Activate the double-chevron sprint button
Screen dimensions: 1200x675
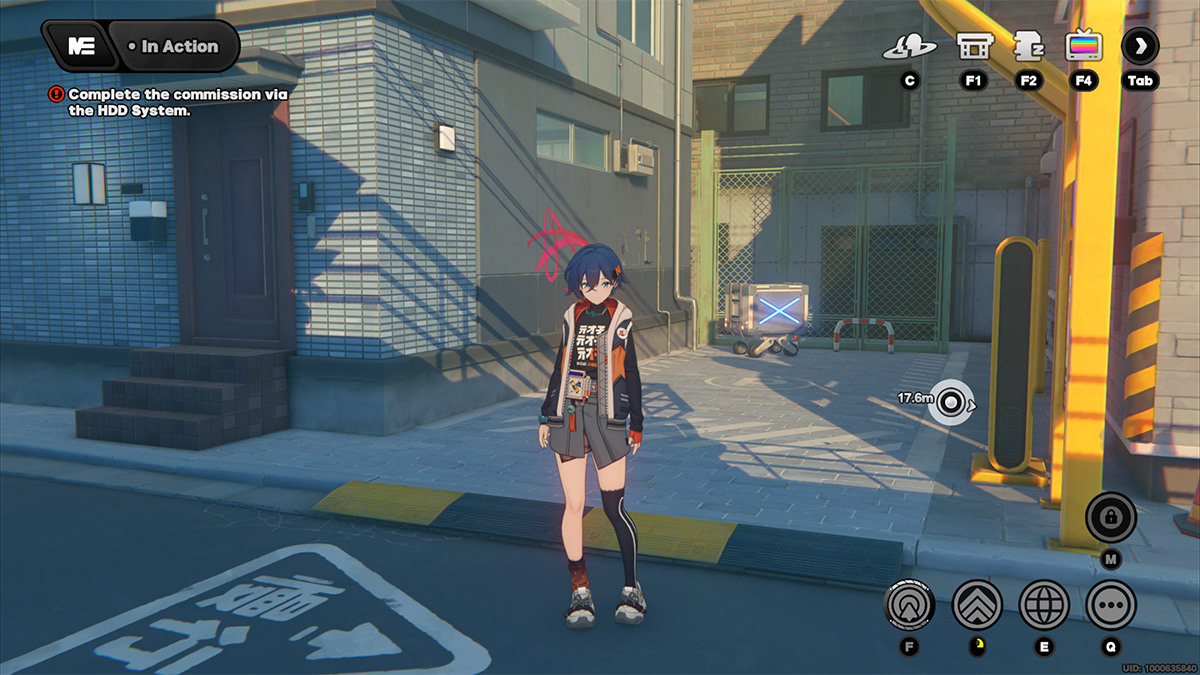click(x=977, y=604)
